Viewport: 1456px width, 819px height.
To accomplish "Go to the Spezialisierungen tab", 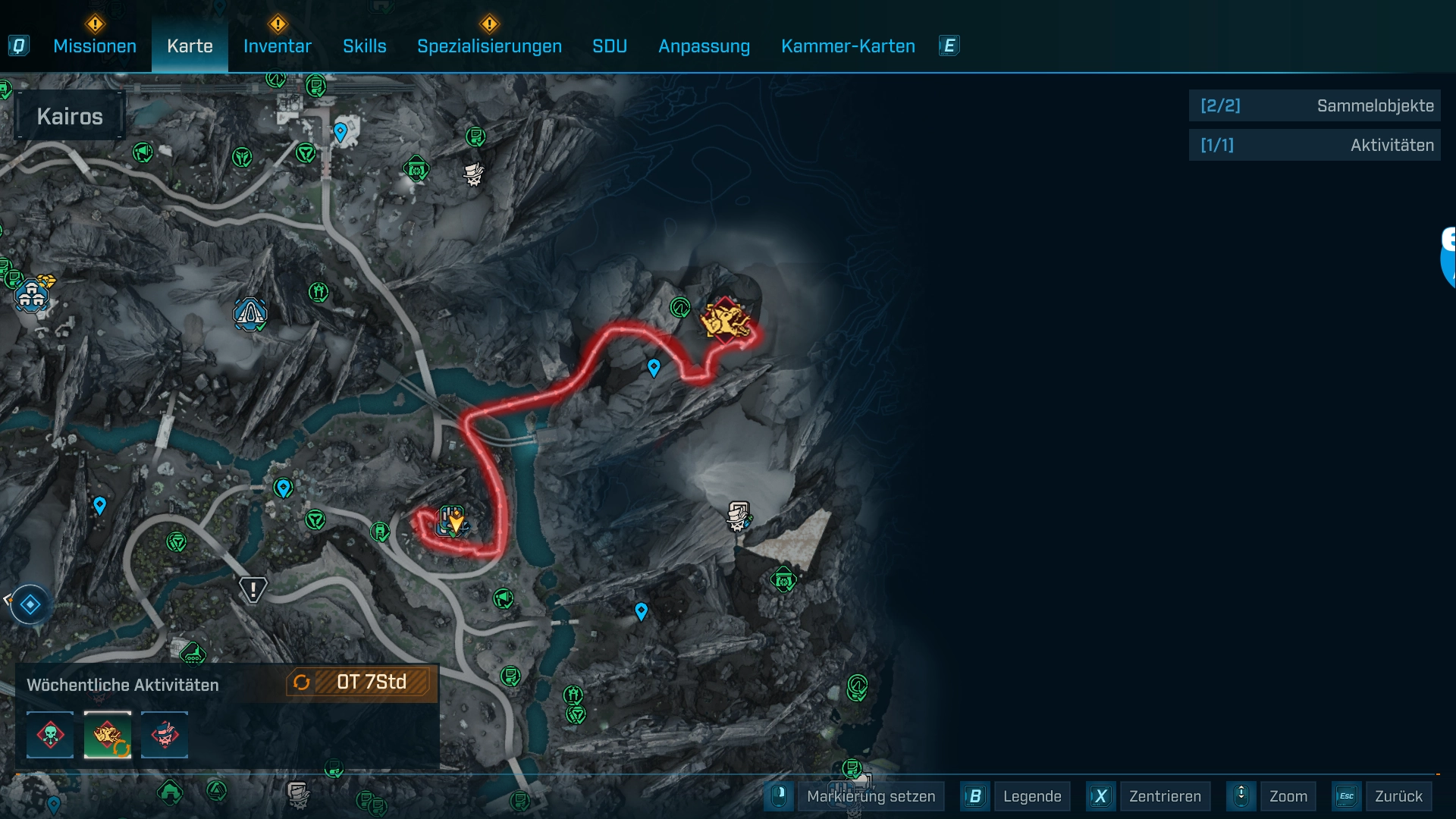I will pyautogui.click(x=489, y=46).
